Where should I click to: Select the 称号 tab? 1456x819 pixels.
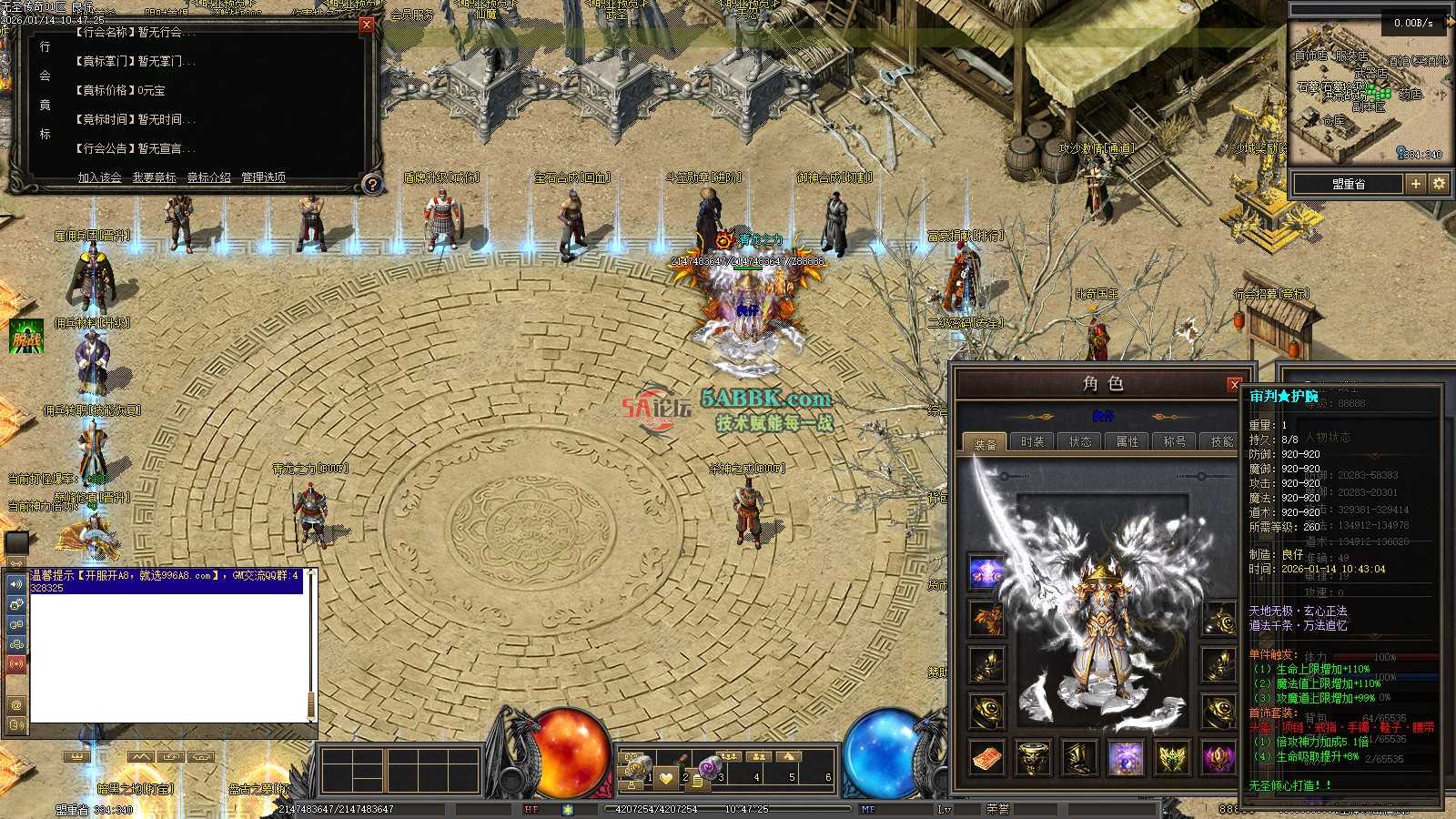click(1174, 442)
